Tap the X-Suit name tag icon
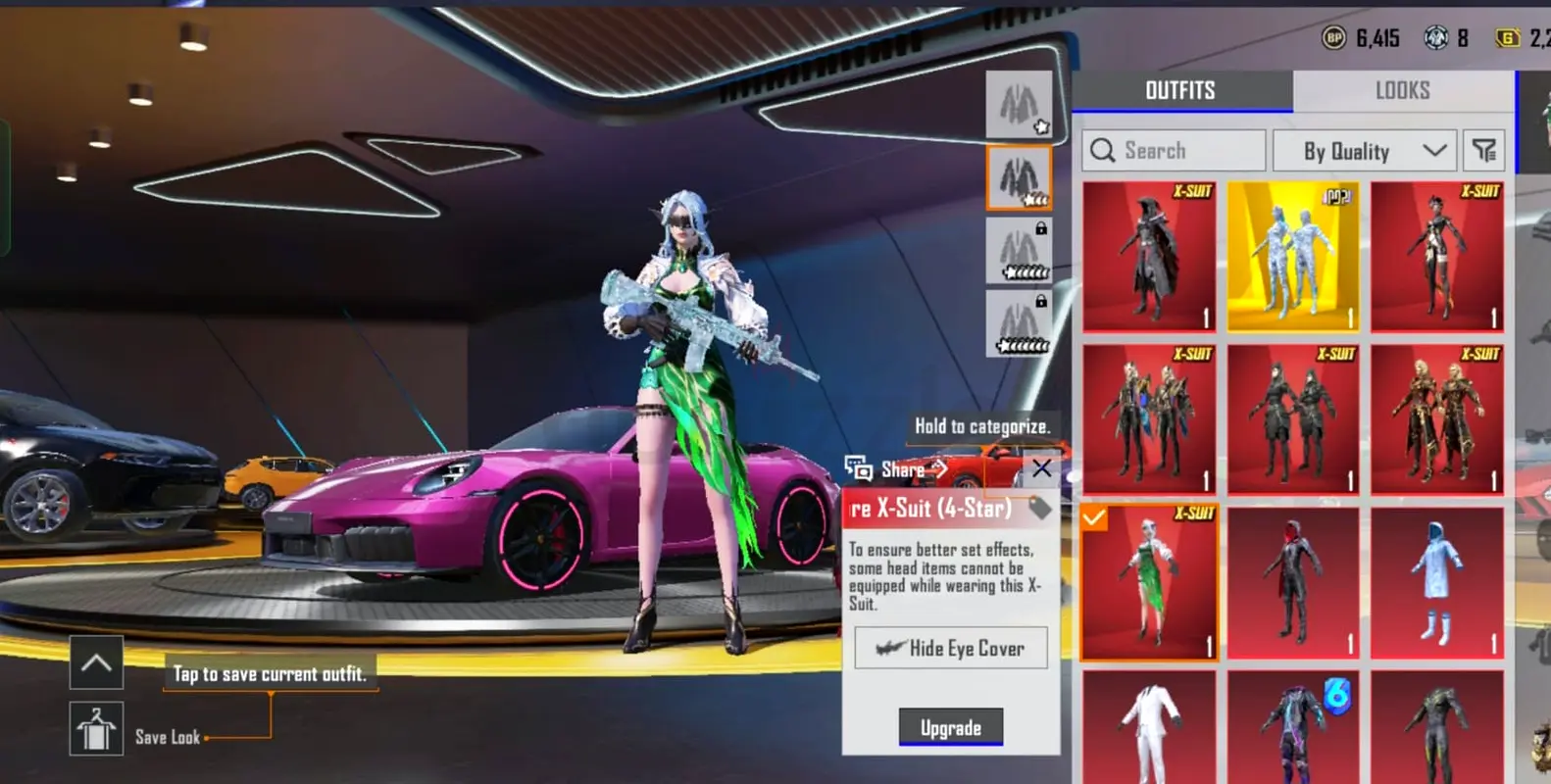 [1040, 508]
